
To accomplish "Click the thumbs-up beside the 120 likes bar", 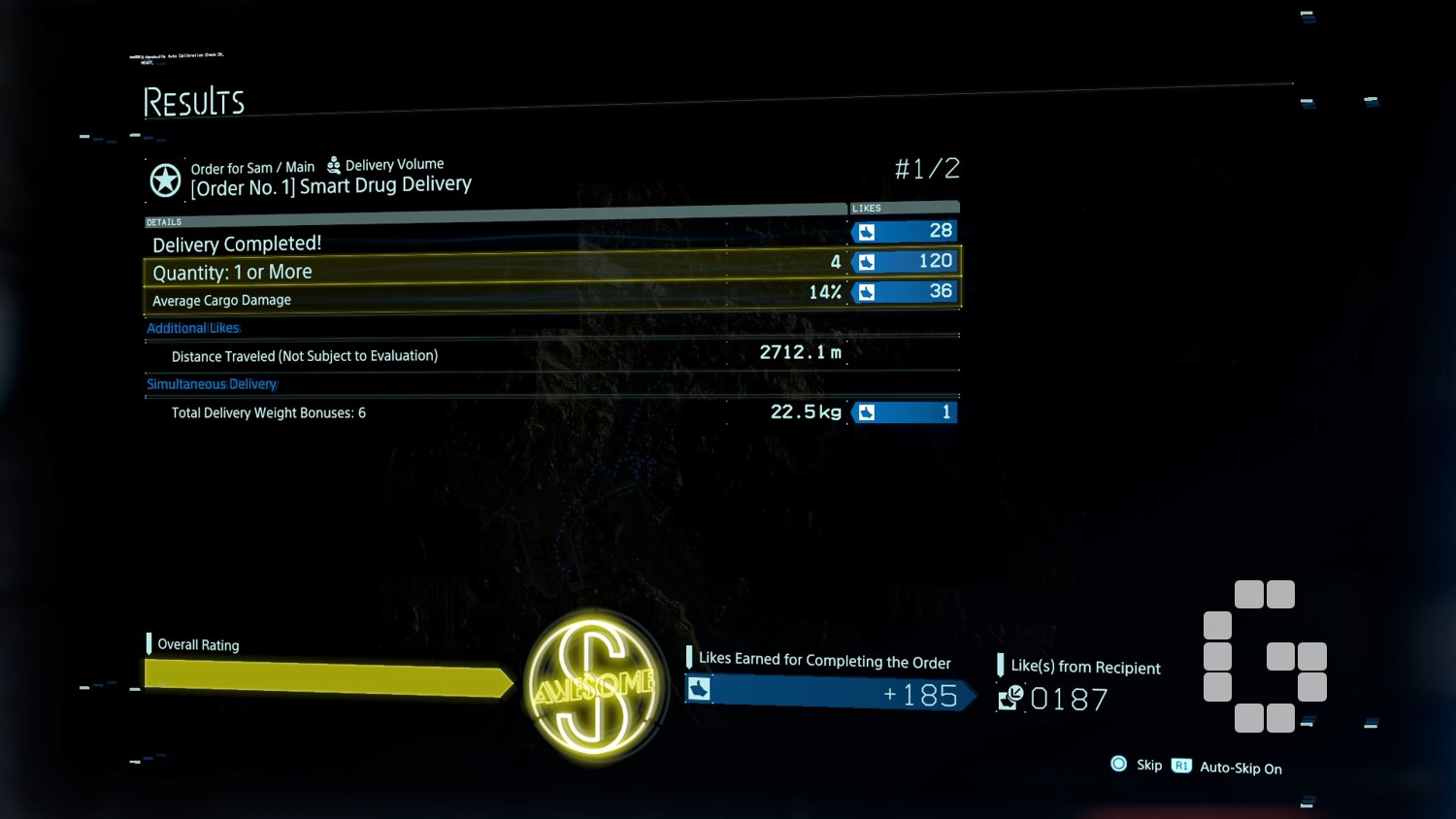I will click(867, 261).
